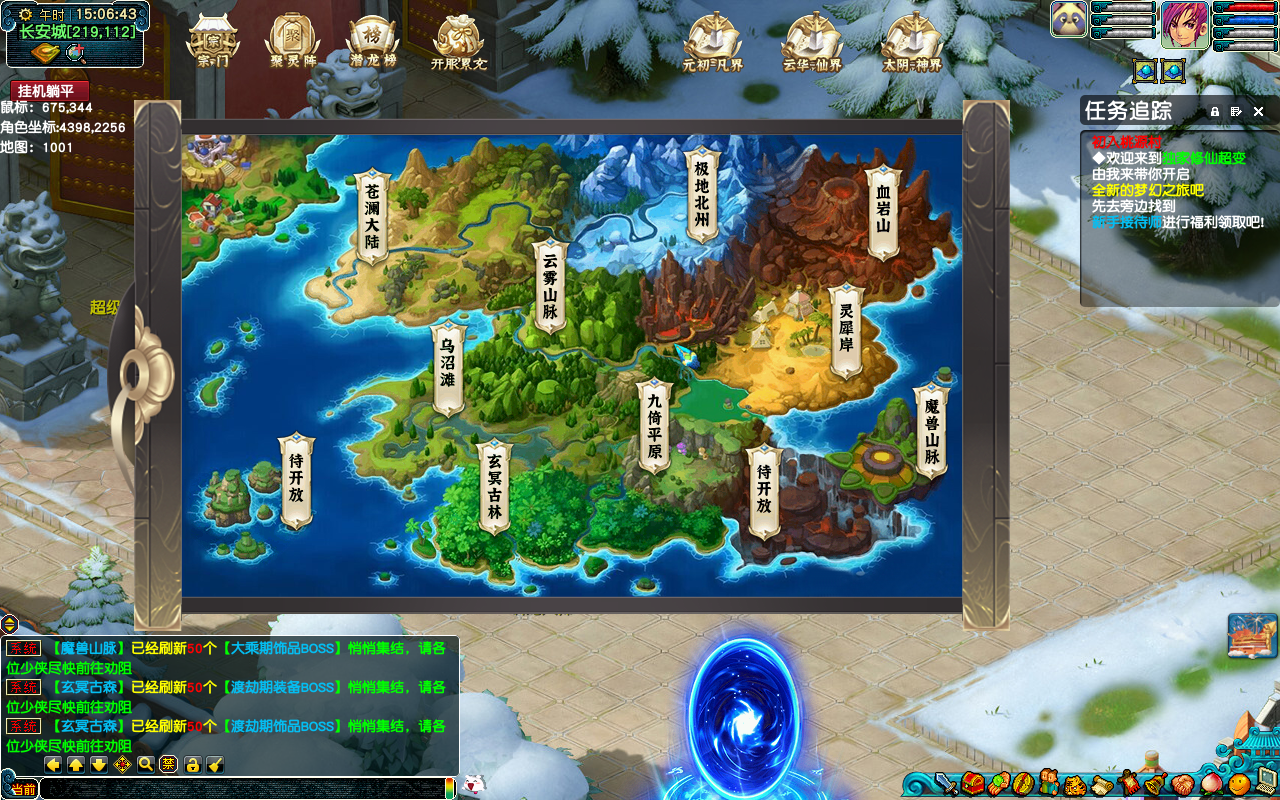
Task: Open the 宗门 sect menu
Action: point(213,41)
